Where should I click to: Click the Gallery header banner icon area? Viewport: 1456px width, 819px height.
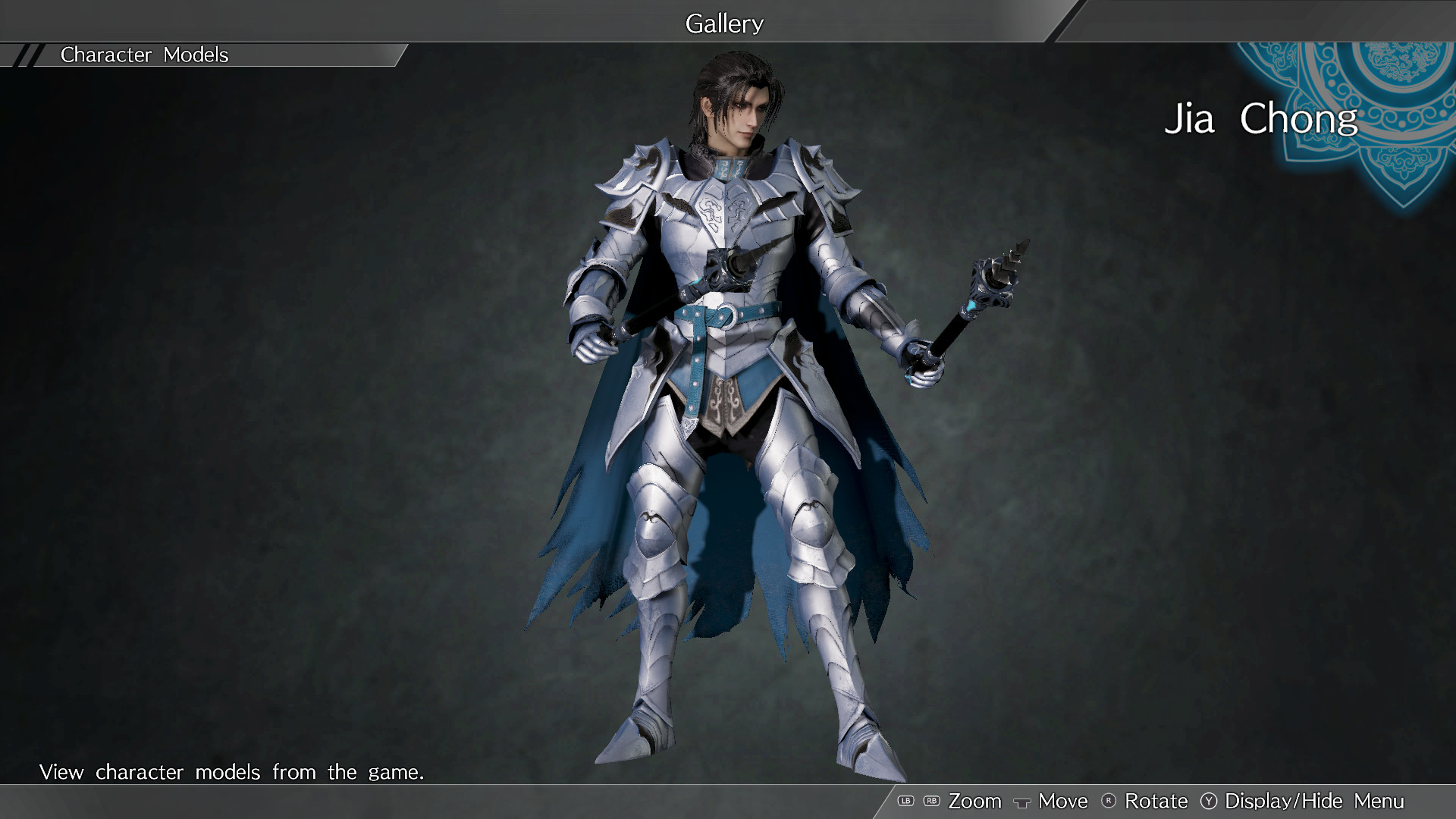pos(725,24)
